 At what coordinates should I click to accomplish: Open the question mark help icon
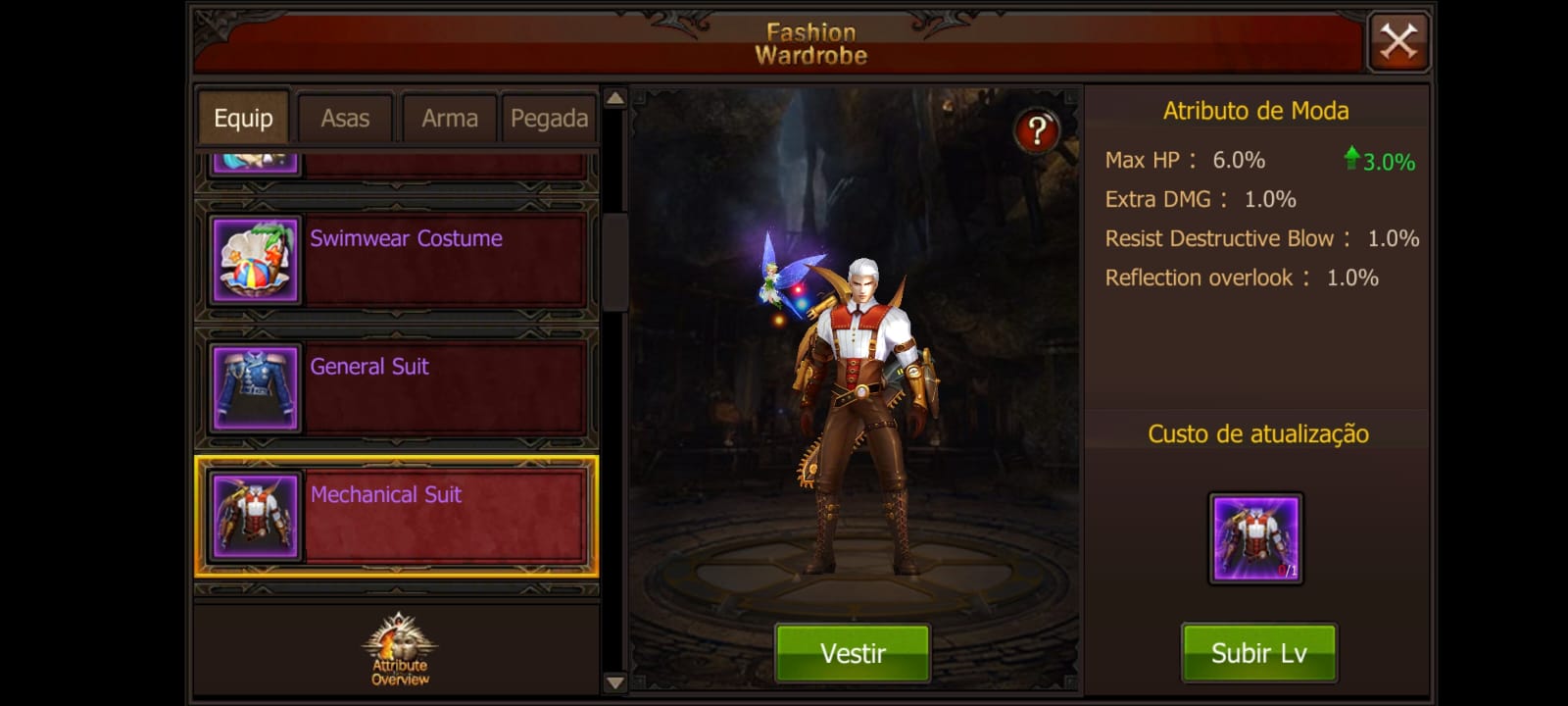click(x=1037, y=130)
